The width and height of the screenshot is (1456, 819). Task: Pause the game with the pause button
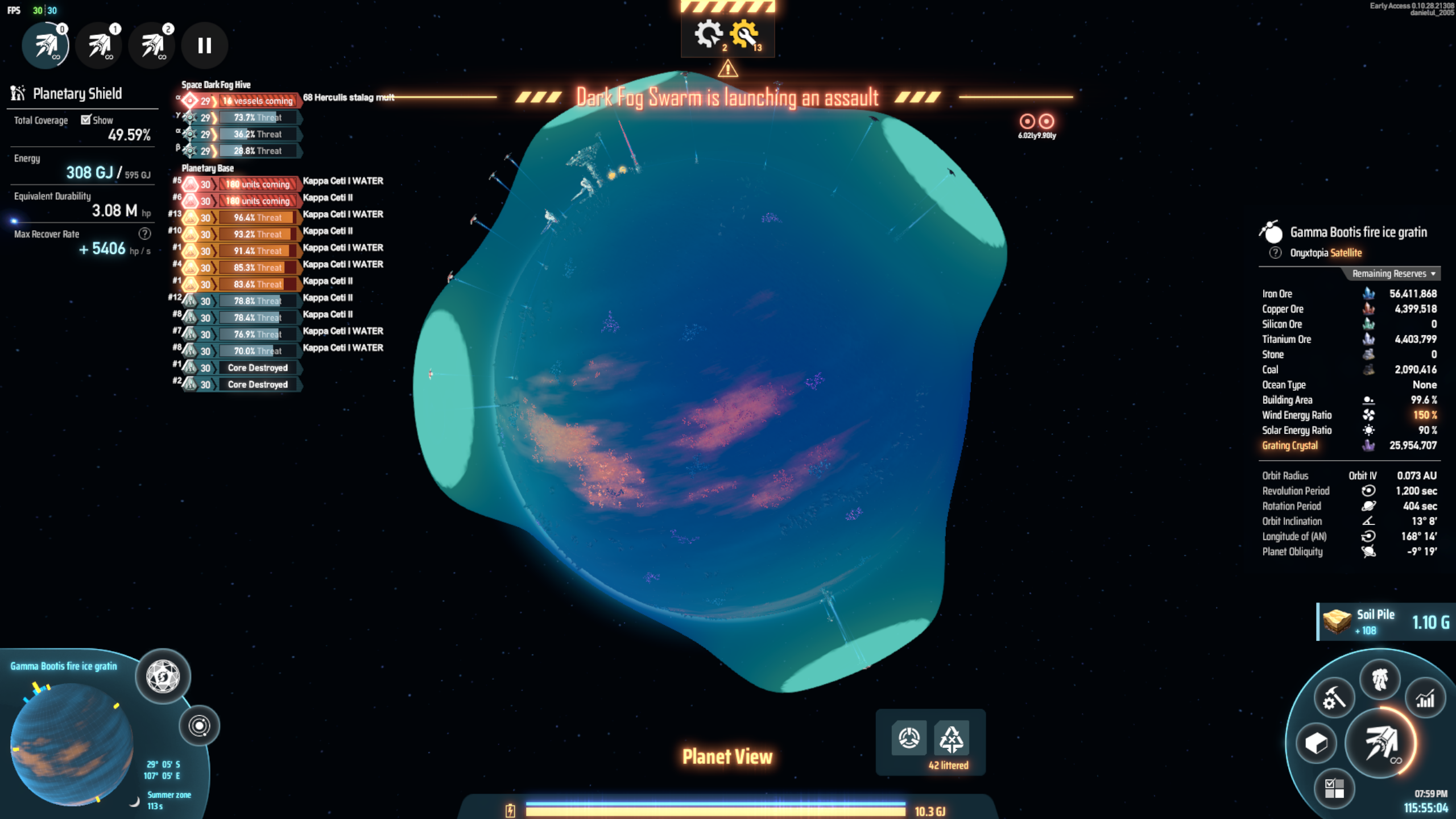(x=204, y=45)
